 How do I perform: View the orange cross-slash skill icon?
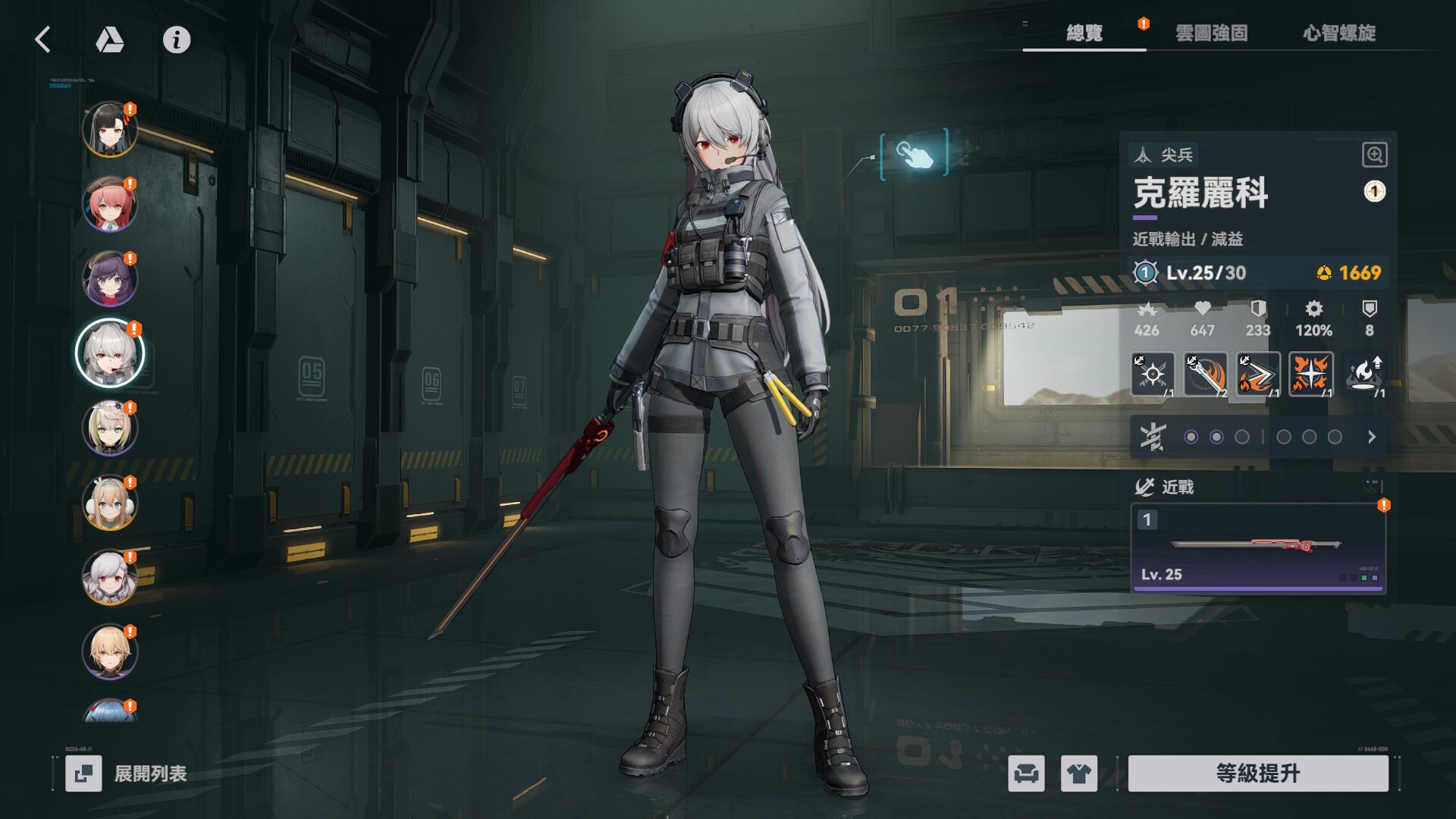point(1310,374)
